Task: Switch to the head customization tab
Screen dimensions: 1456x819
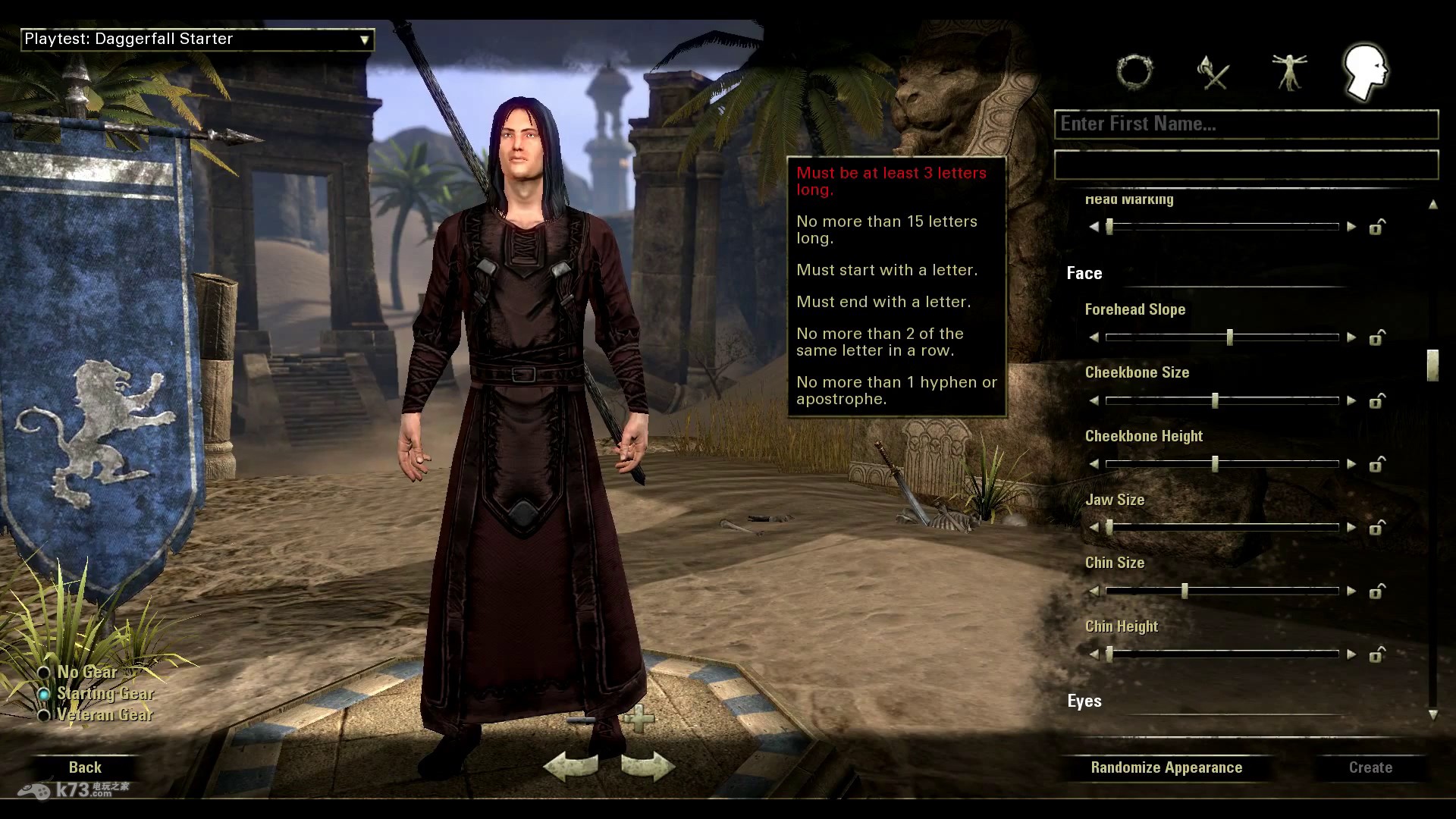Action: (1365, 73)
